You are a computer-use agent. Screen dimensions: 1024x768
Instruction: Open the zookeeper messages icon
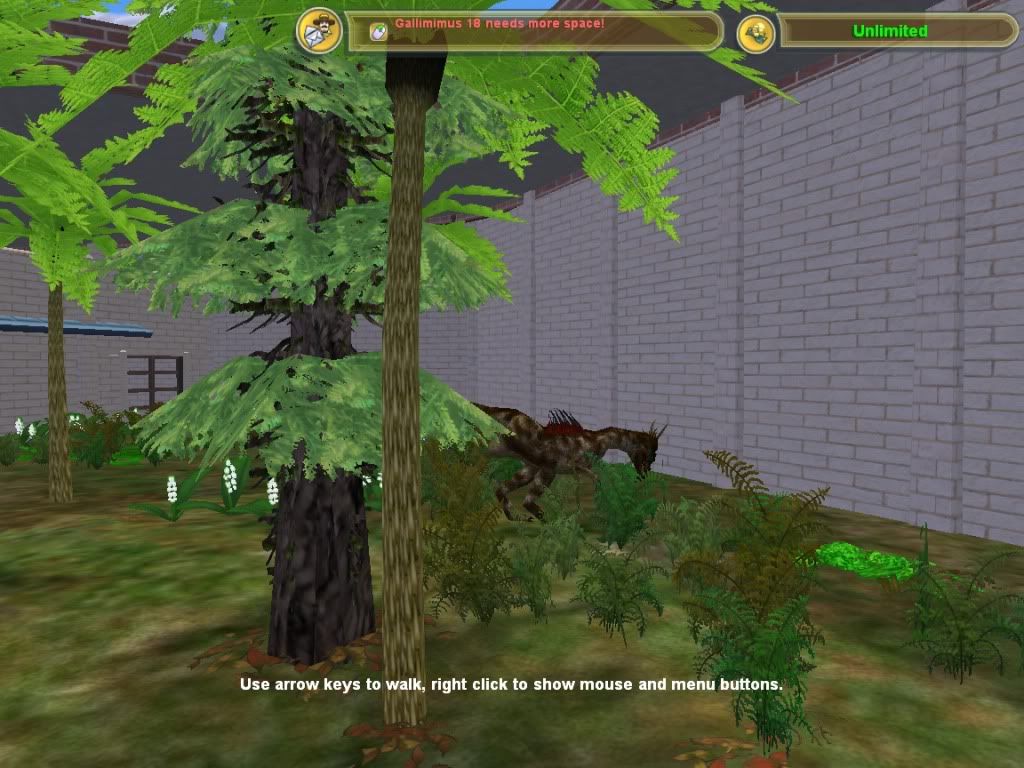[319, 31]
